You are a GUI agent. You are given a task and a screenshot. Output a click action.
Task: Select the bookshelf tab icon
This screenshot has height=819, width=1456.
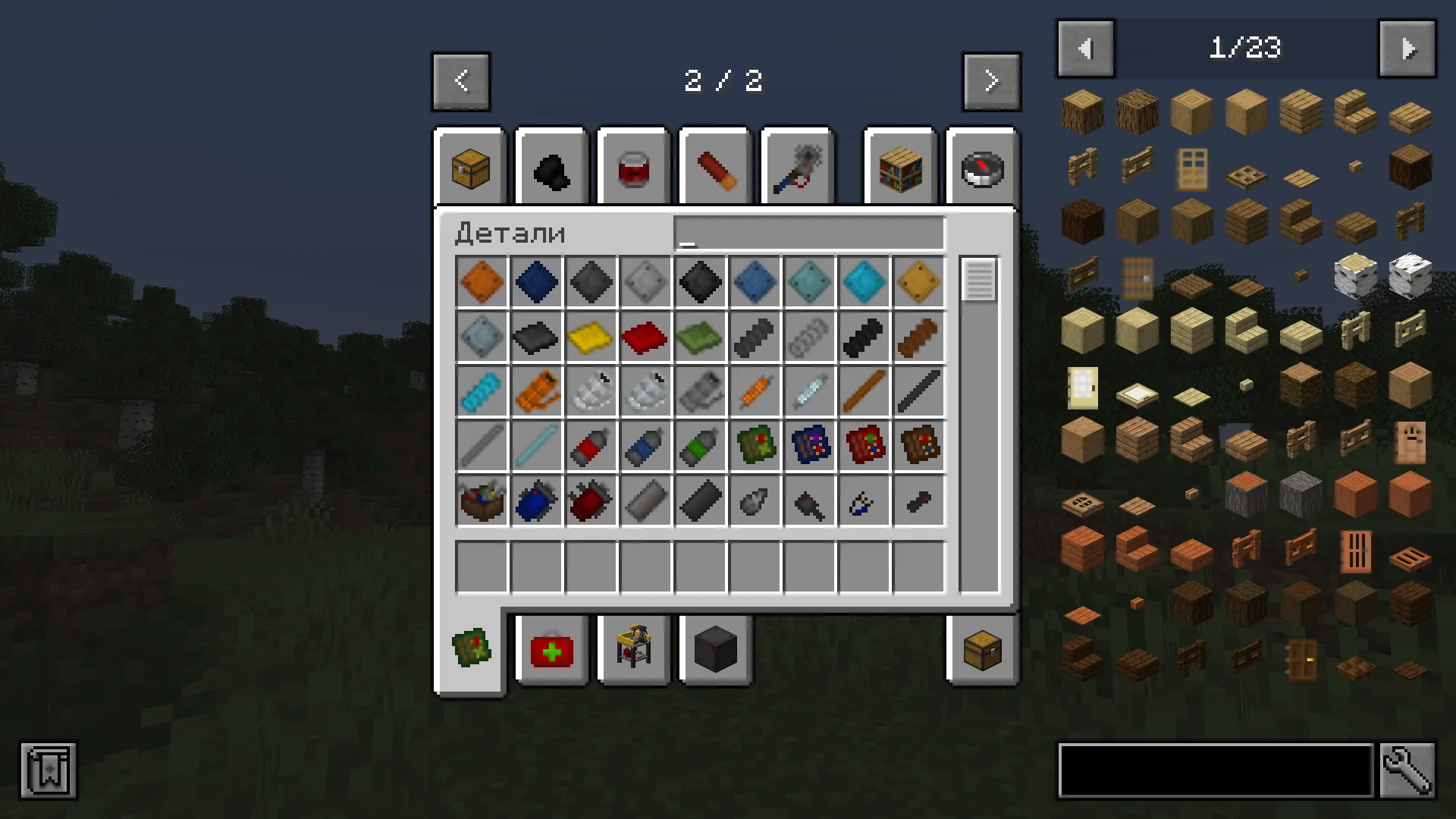(899, 168)
